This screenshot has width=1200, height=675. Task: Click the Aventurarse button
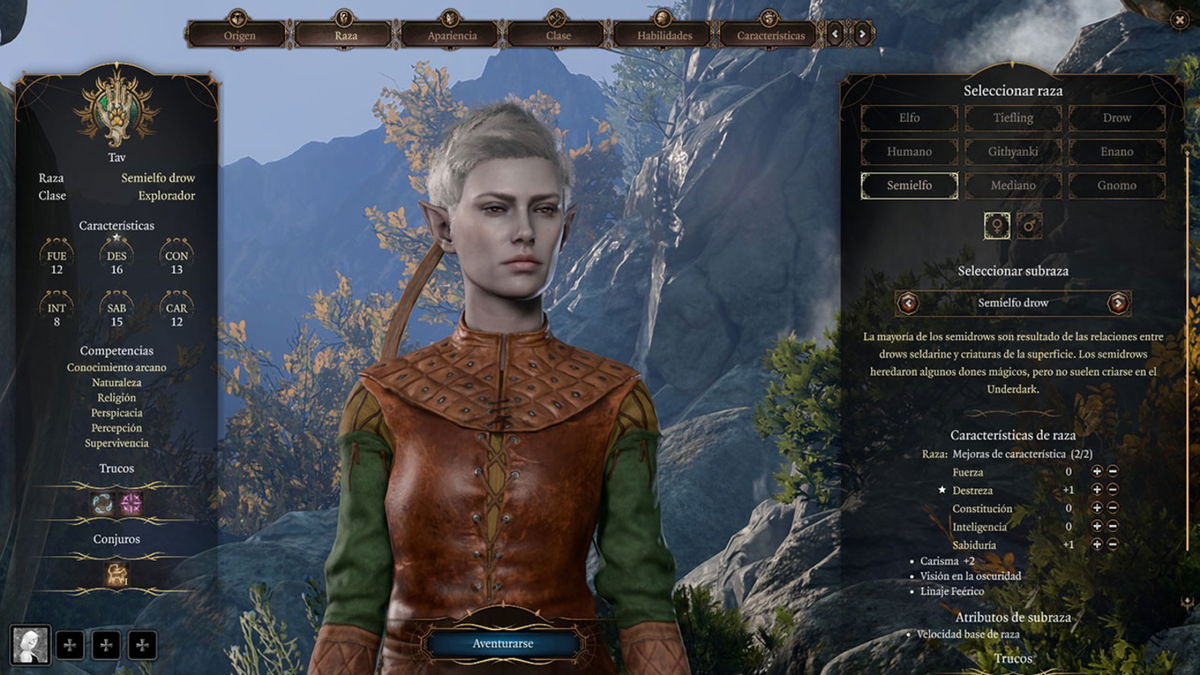502,644
